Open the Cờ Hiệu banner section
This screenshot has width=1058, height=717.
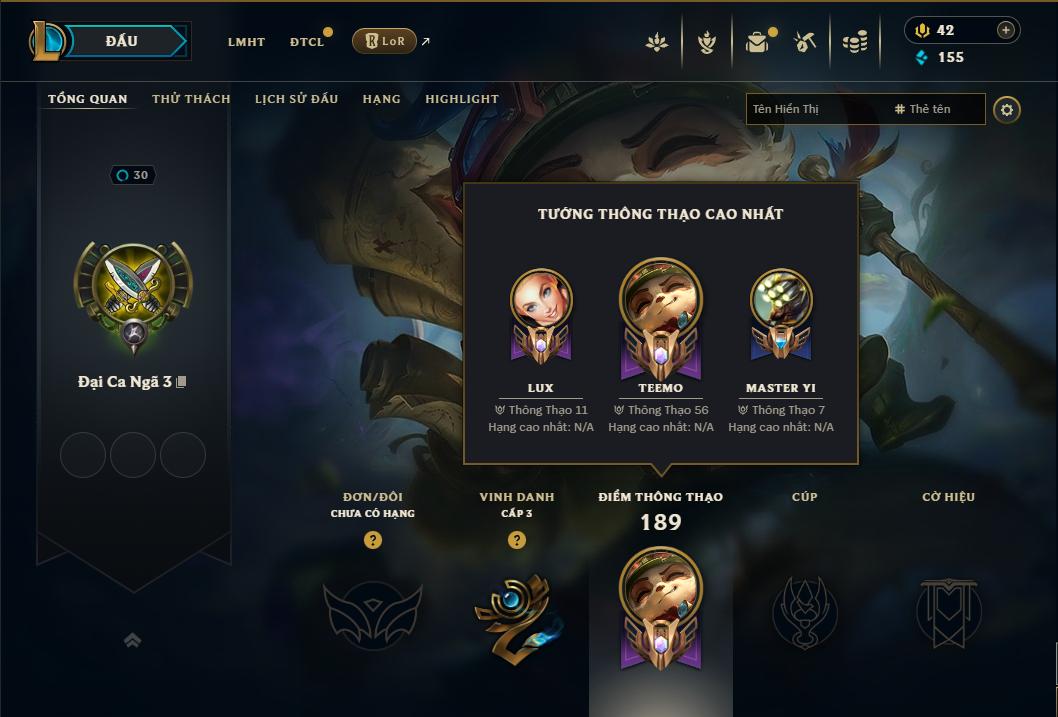949,612
